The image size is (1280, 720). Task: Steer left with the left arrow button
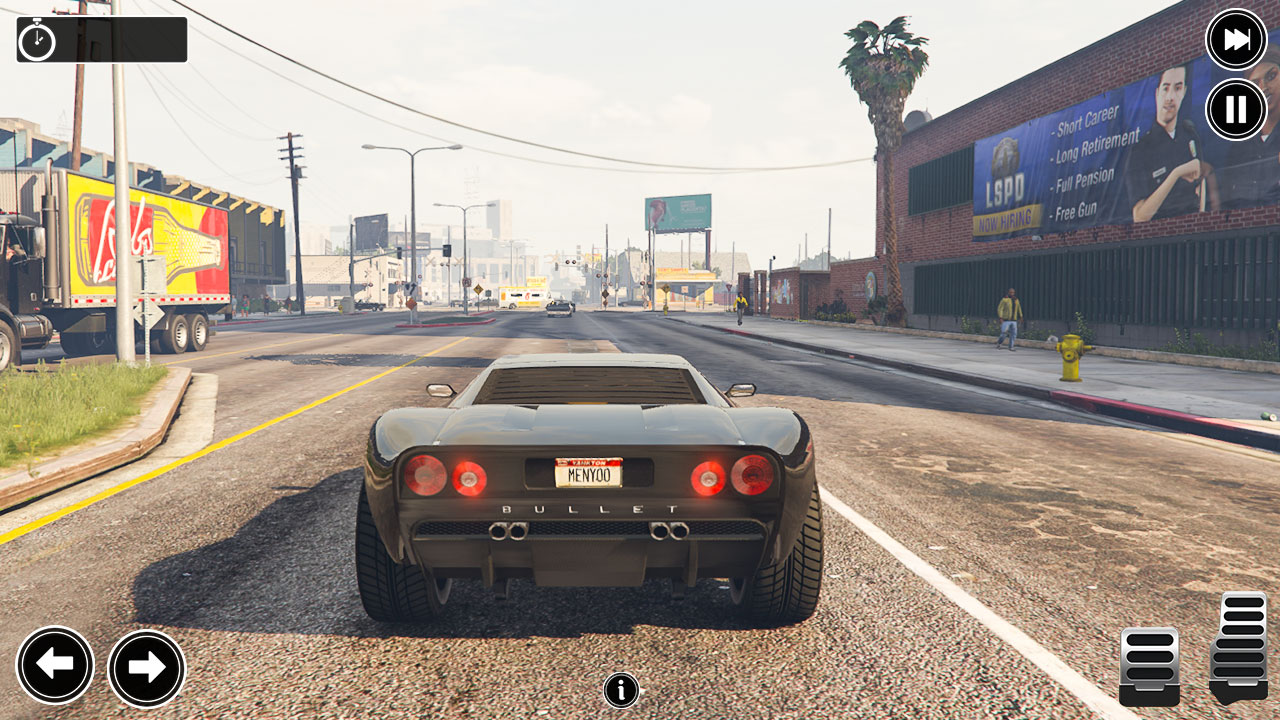click(55, 665)
